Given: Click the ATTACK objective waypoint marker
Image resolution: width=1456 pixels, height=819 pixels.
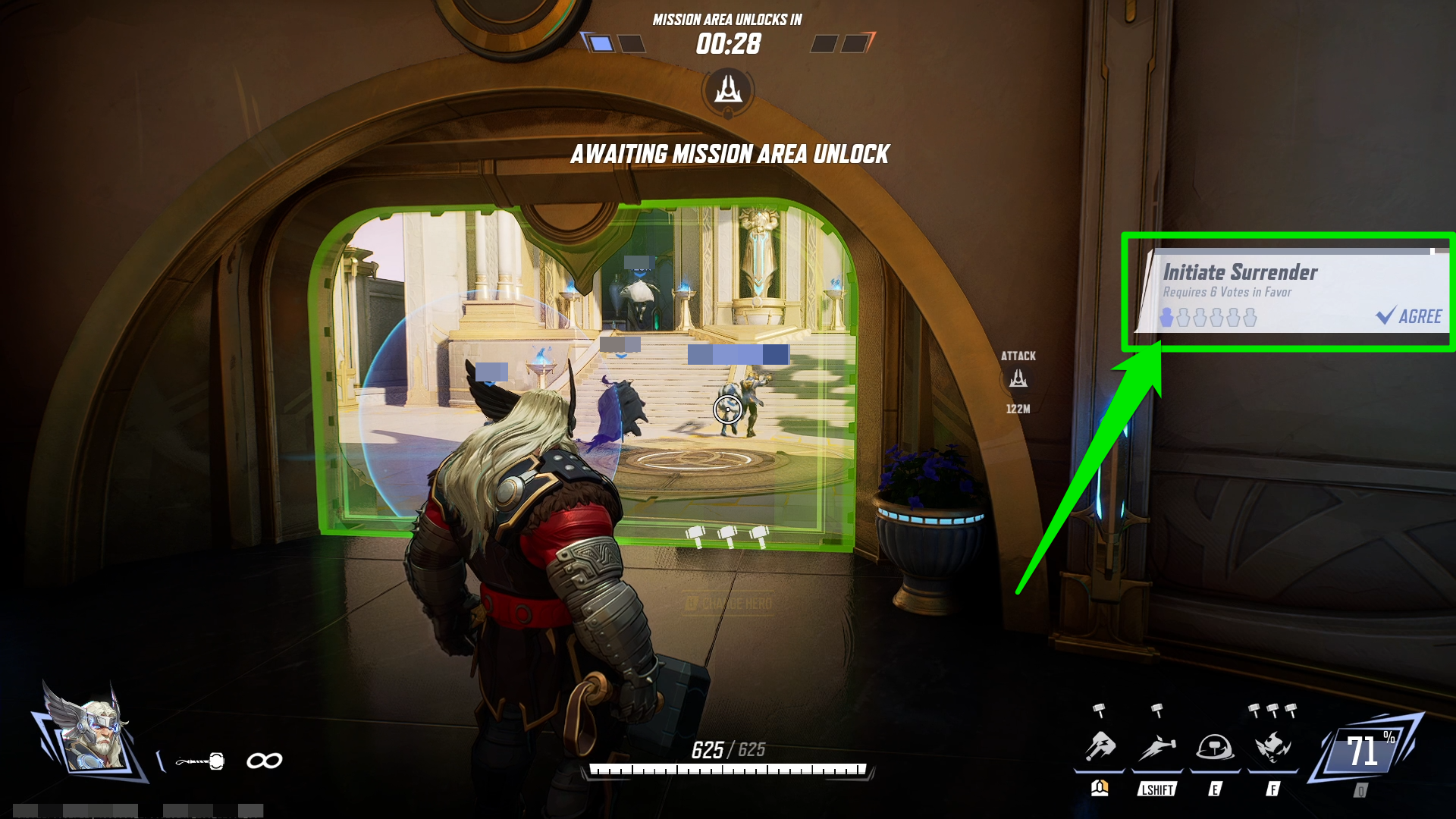Looking at the screenshot, I should [1018, 378].
